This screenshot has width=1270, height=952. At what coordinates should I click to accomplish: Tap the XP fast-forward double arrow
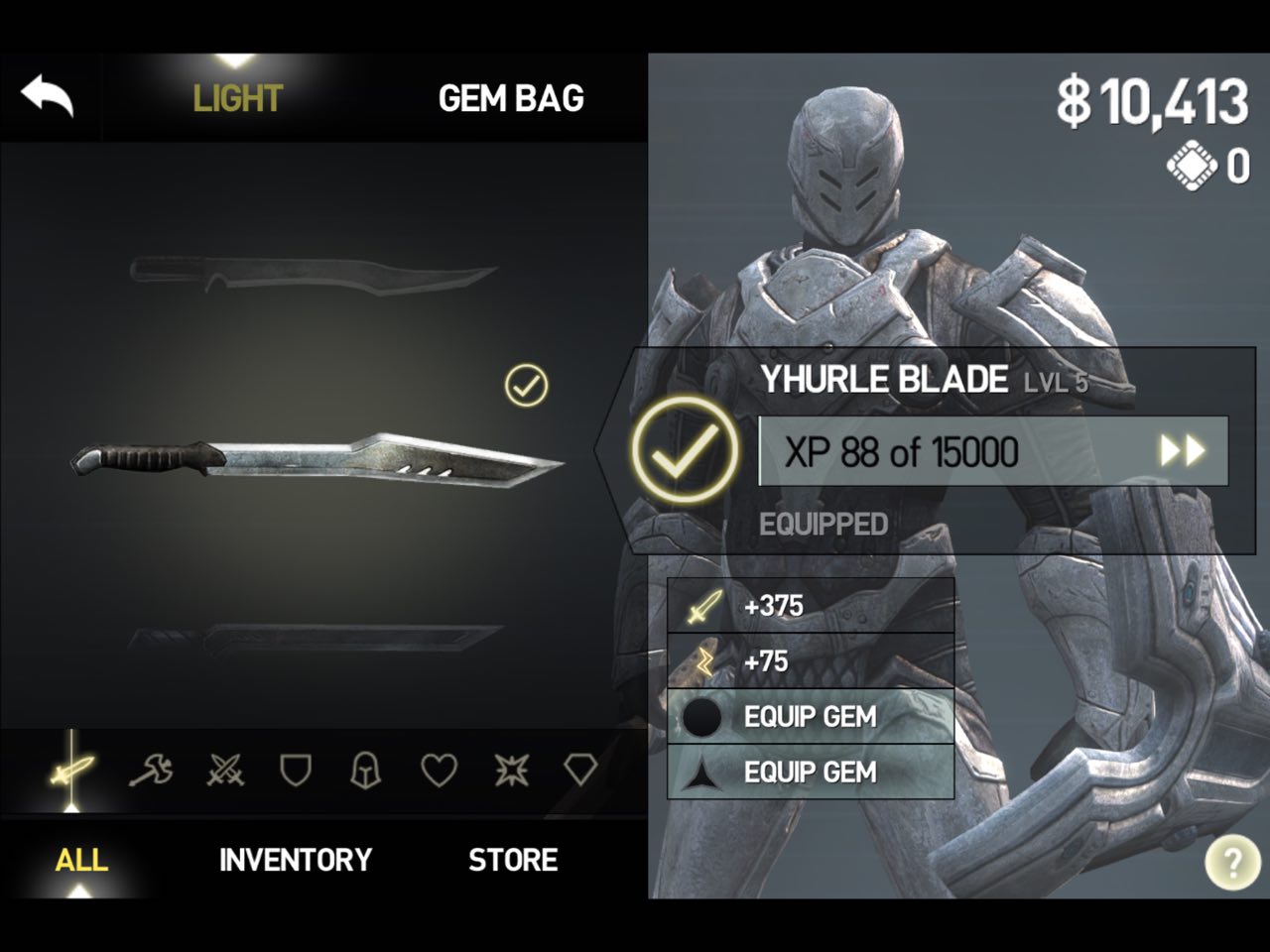pos(1182,452)
